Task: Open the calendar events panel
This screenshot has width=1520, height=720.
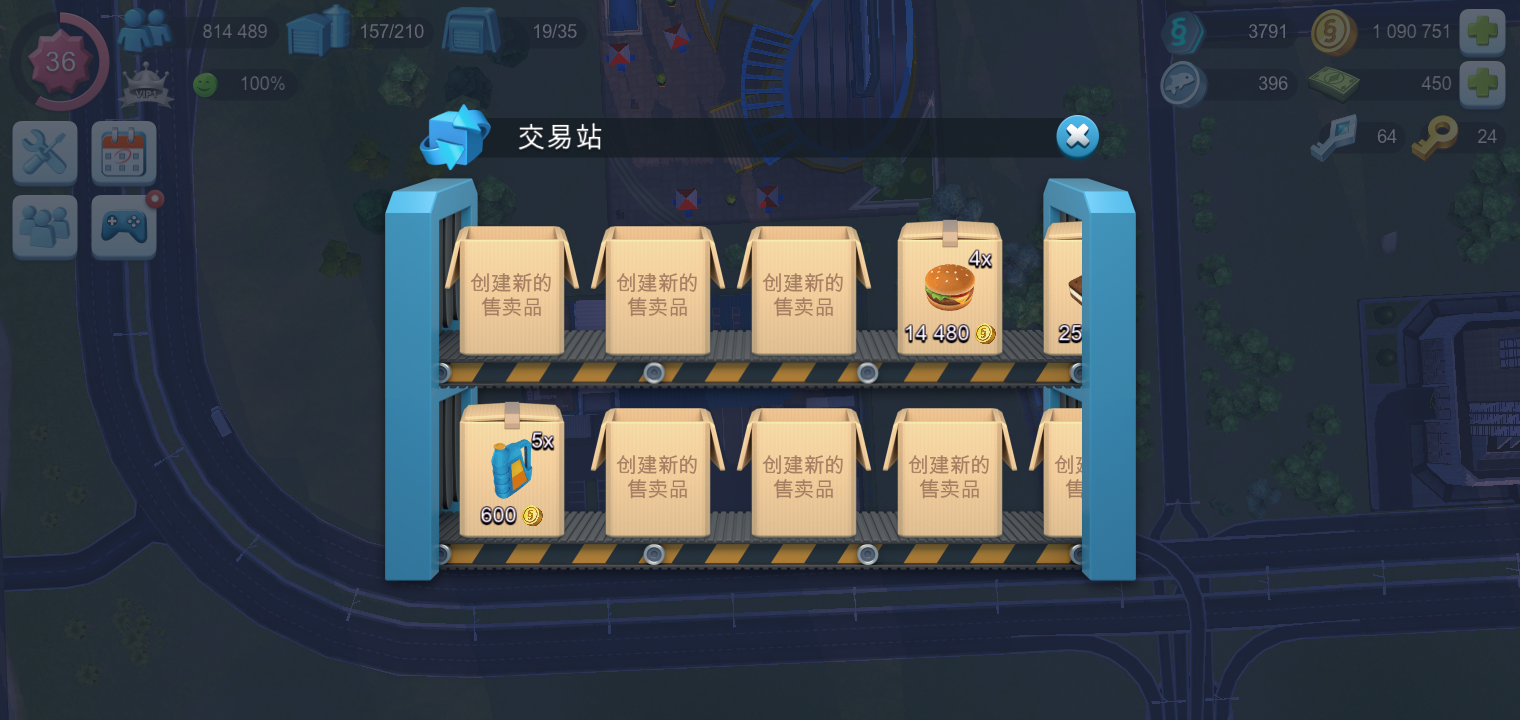Action: click(123, 152)
